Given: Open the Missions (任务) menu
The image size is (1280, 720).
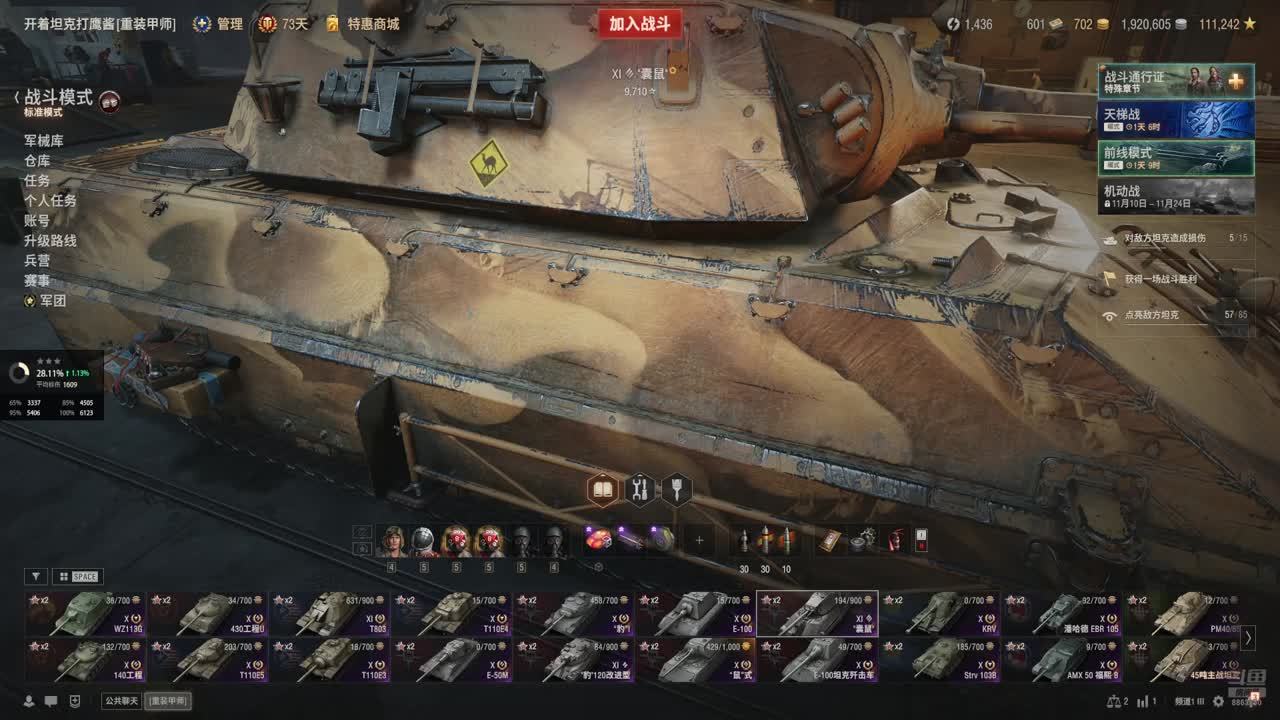Looking at the screenshot, I should (x=37, y=181).
